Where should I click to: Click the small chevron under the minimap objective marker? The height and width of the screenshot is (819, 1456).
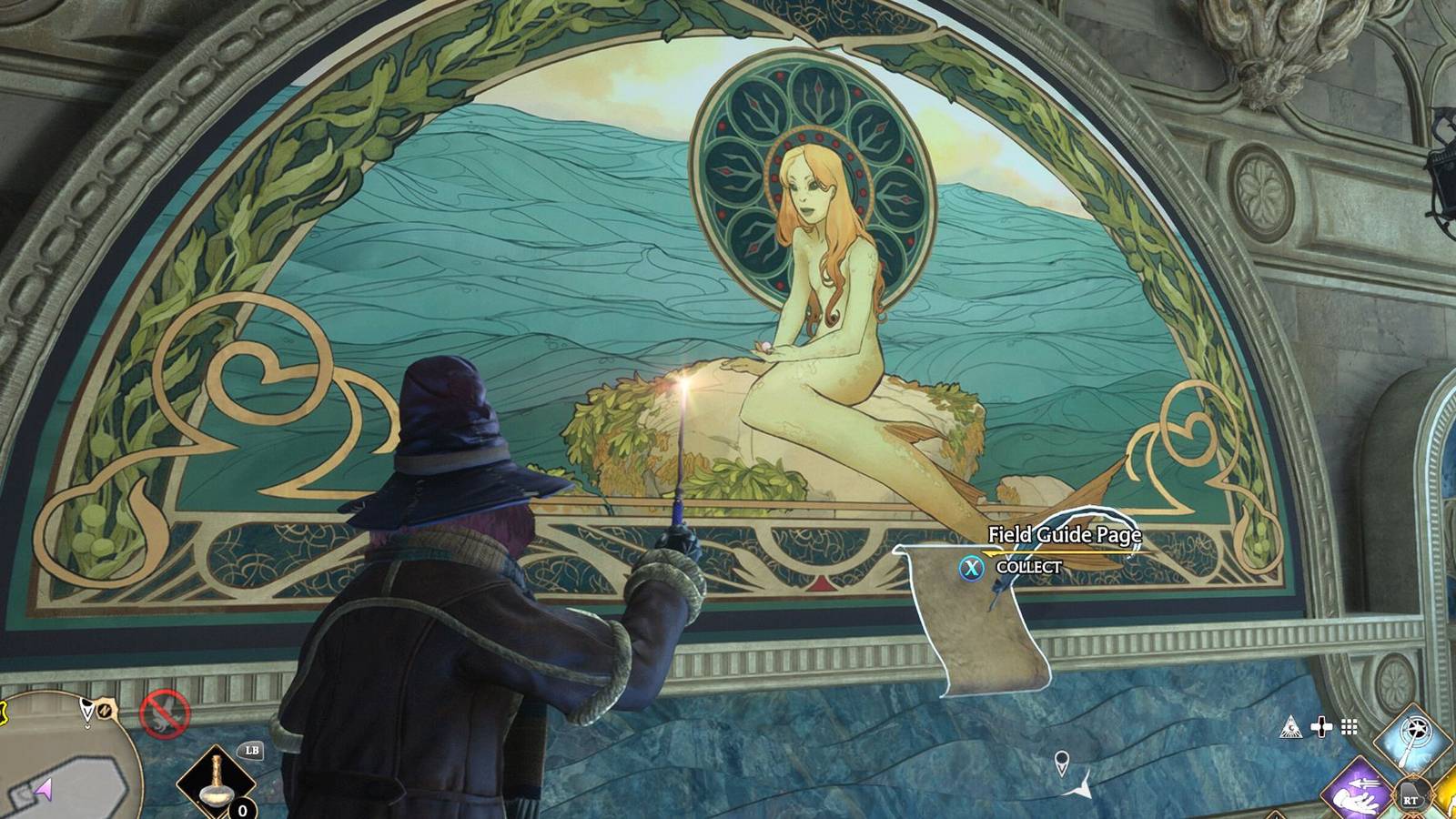(88, 726)
